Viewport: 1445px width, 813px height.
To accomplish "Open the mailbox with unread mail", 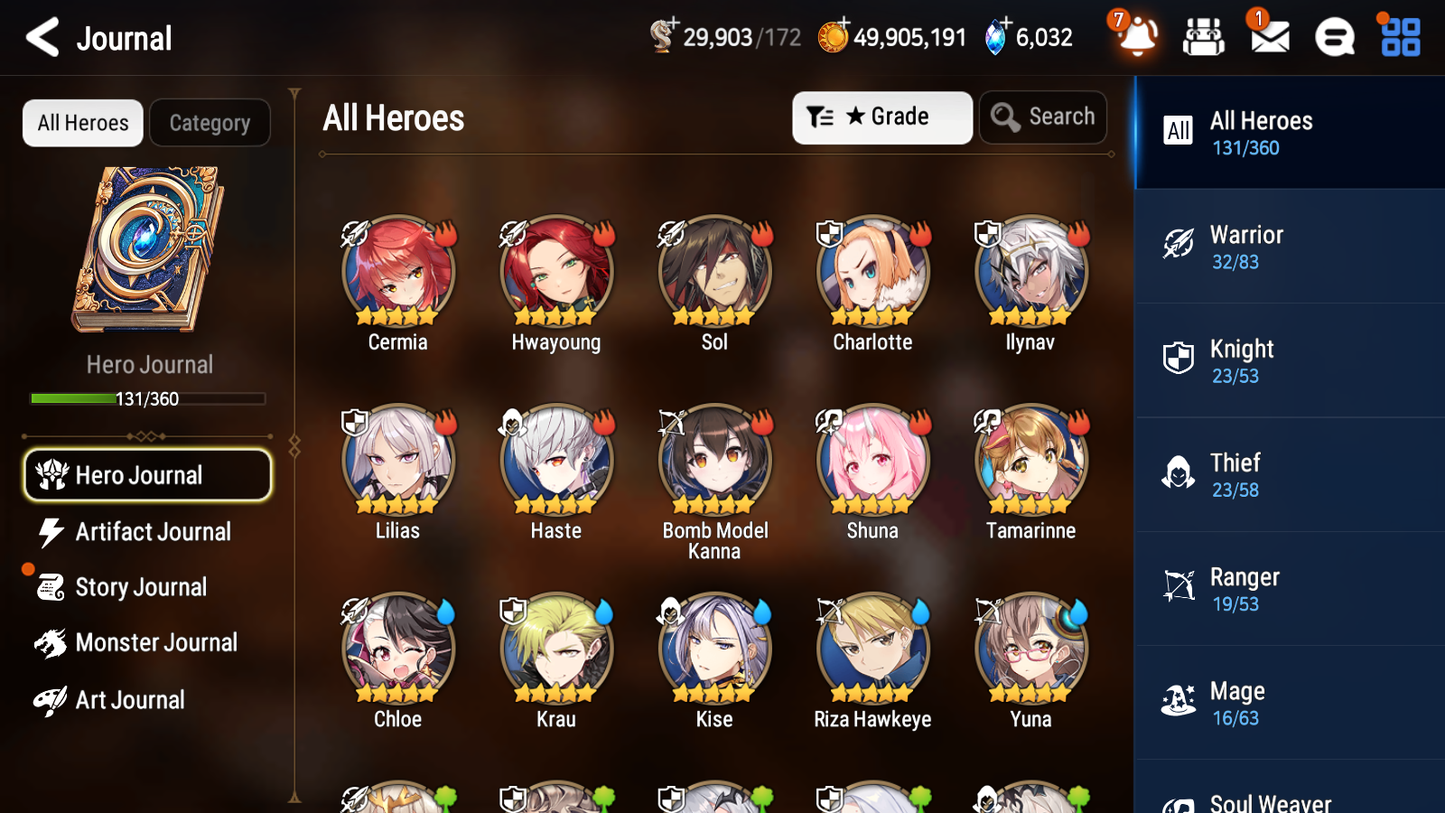I will tap(1268, 36).
